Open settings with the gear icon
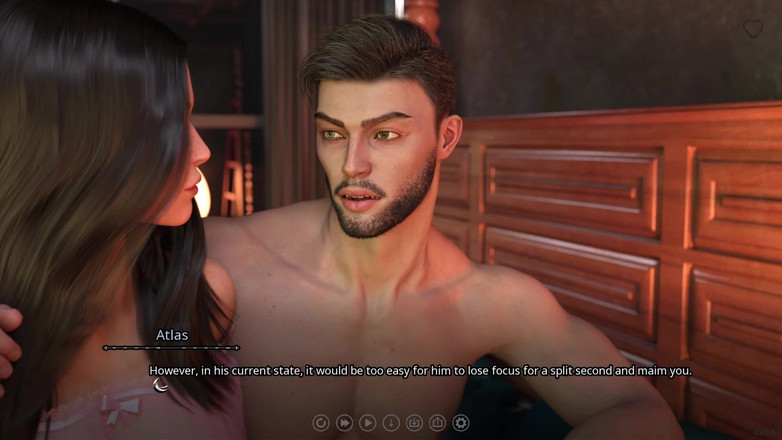Screen dimensions: 782x440 click(x=461, y=423)
